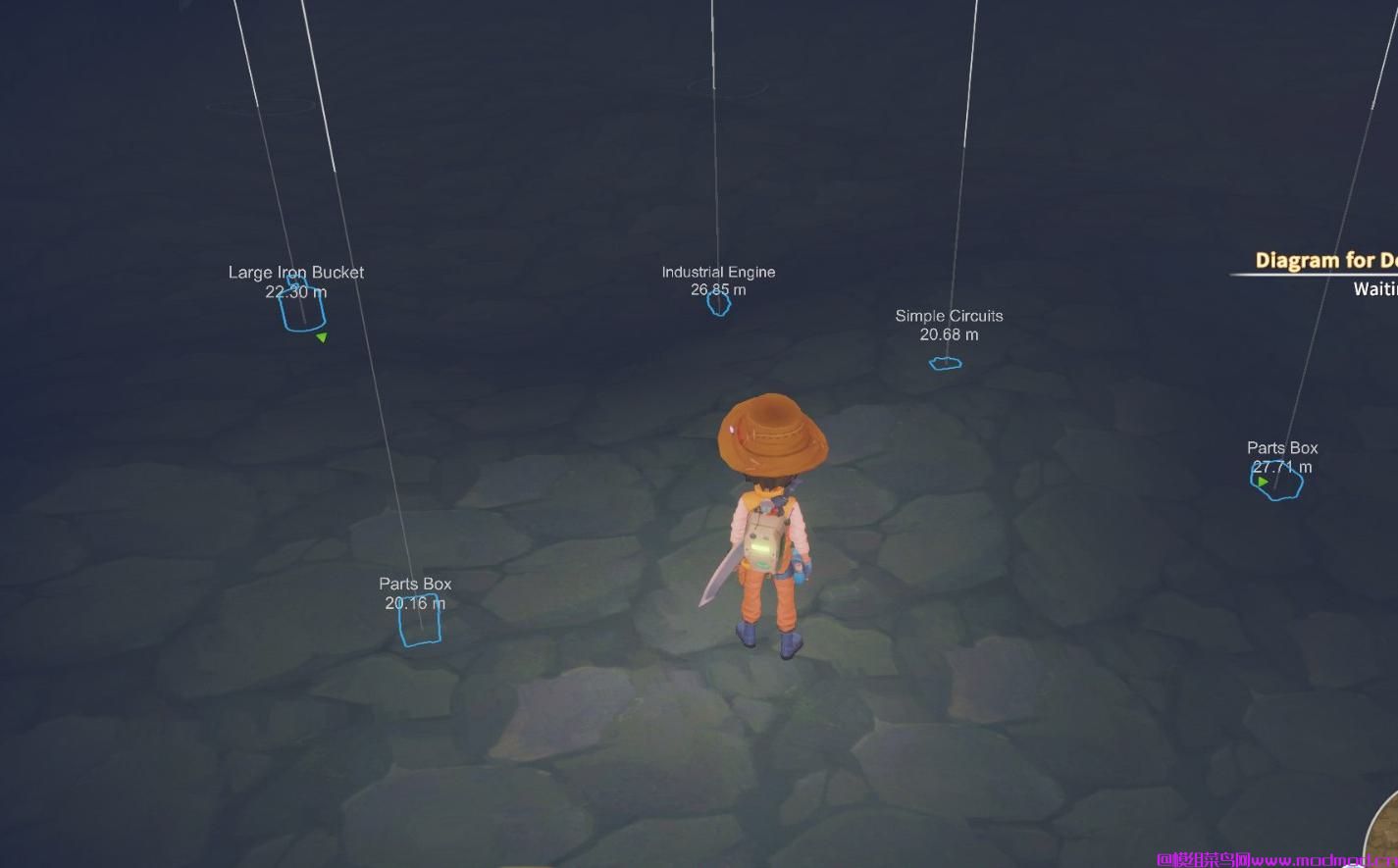Click the green arrow under Large Iron Bucket
This screenshot has width=1398, height=868.
click(322, 337)
